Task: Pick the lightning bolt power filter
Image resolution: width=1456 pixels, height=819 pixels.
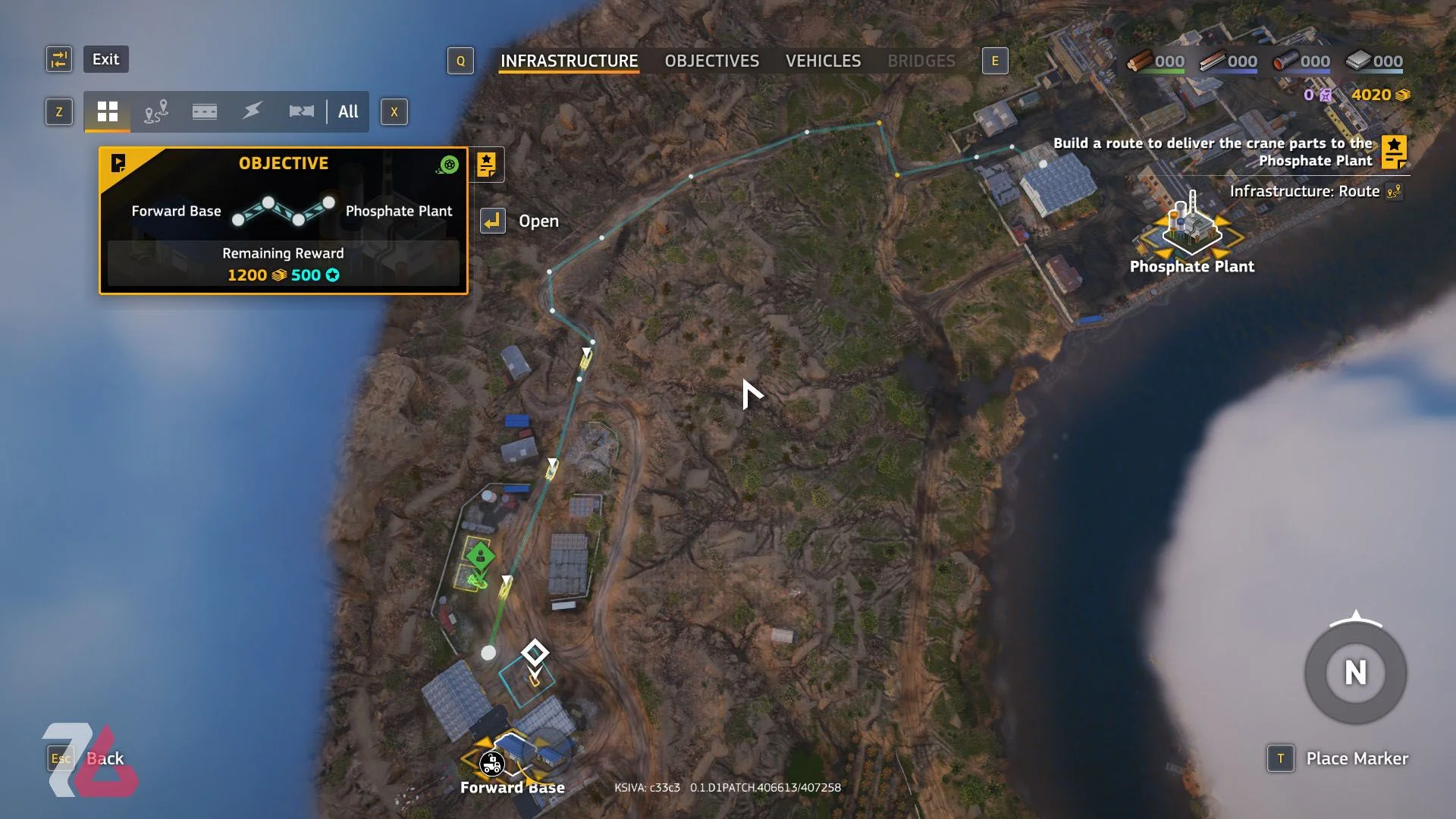Action: pos(253,111)
